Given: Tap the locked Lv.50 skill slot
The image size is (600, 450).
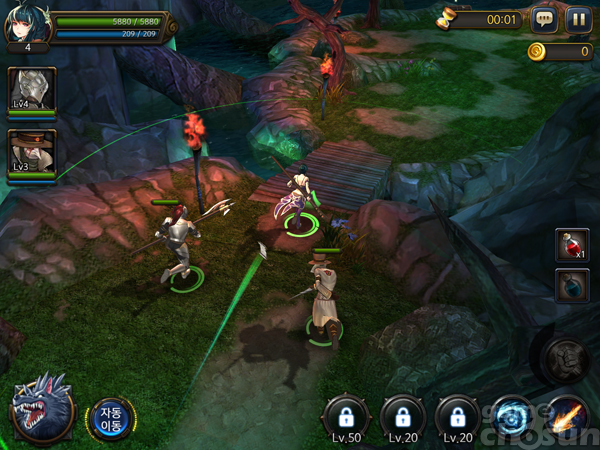Looking at the screenshot, I should tap(347, 418).
